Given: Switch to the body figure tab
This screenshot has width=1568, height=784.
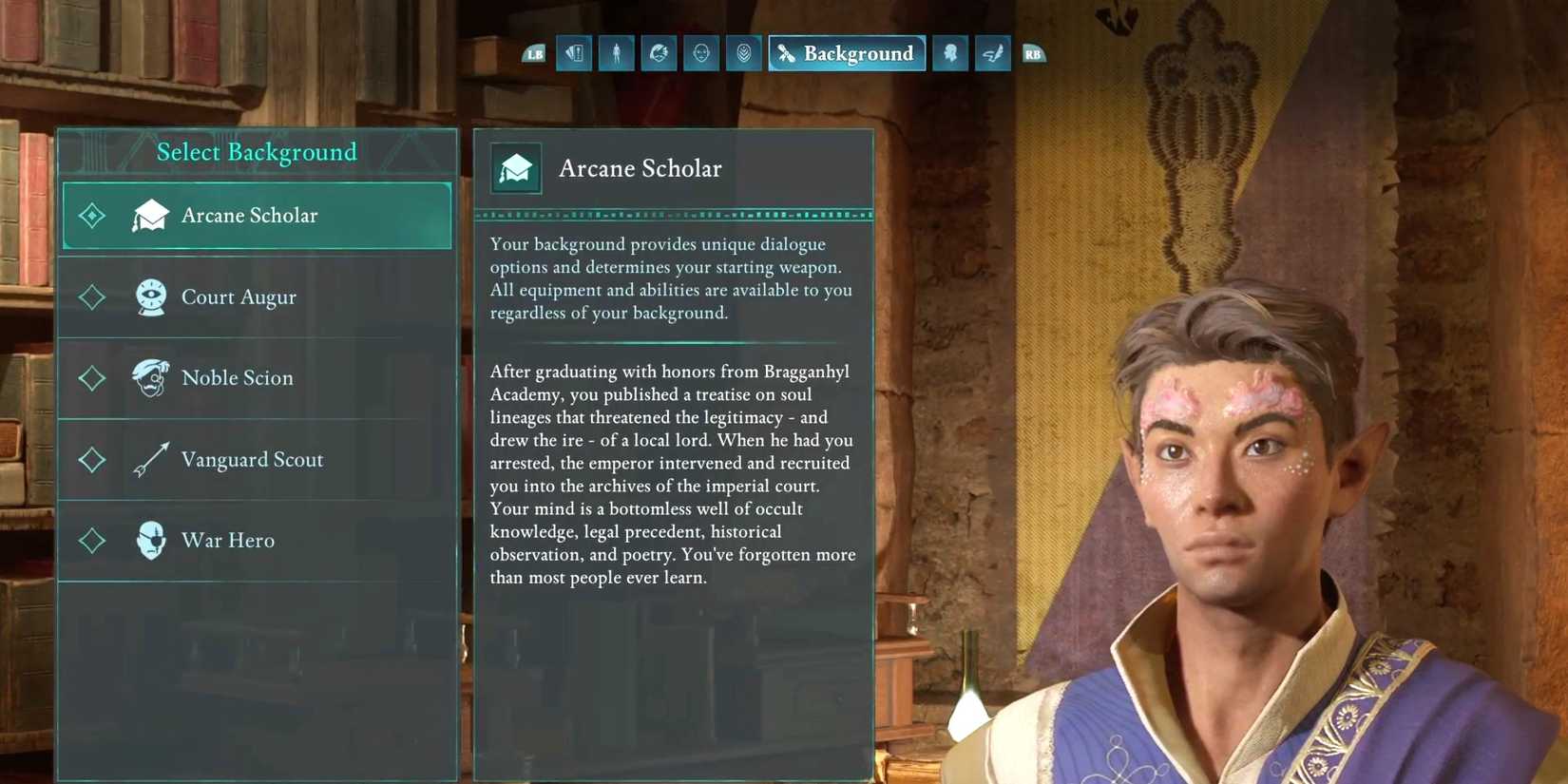Looking at the screenshot, I should coord(616,54).
